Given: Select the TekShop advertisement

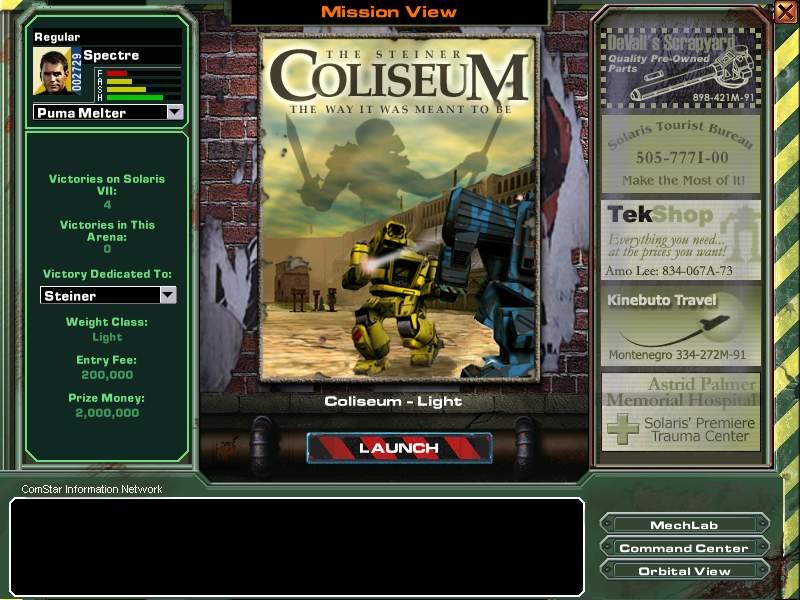Looking at the screenshot, I should pos(680,240).
